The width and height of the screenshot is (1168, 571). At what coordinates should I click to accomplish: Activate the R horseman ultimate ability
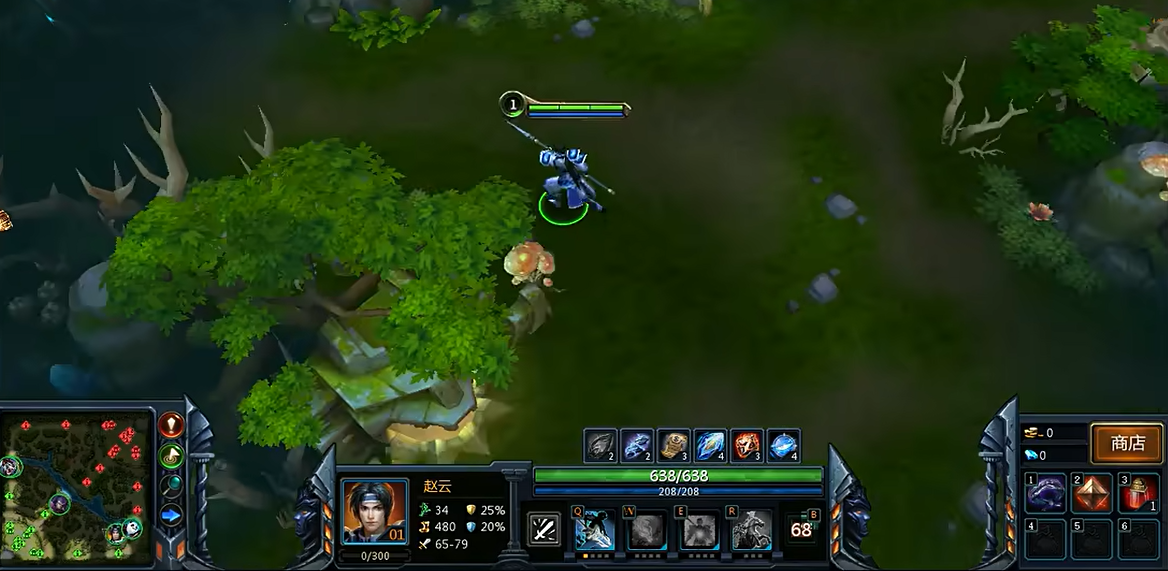[x=751, y=530]
